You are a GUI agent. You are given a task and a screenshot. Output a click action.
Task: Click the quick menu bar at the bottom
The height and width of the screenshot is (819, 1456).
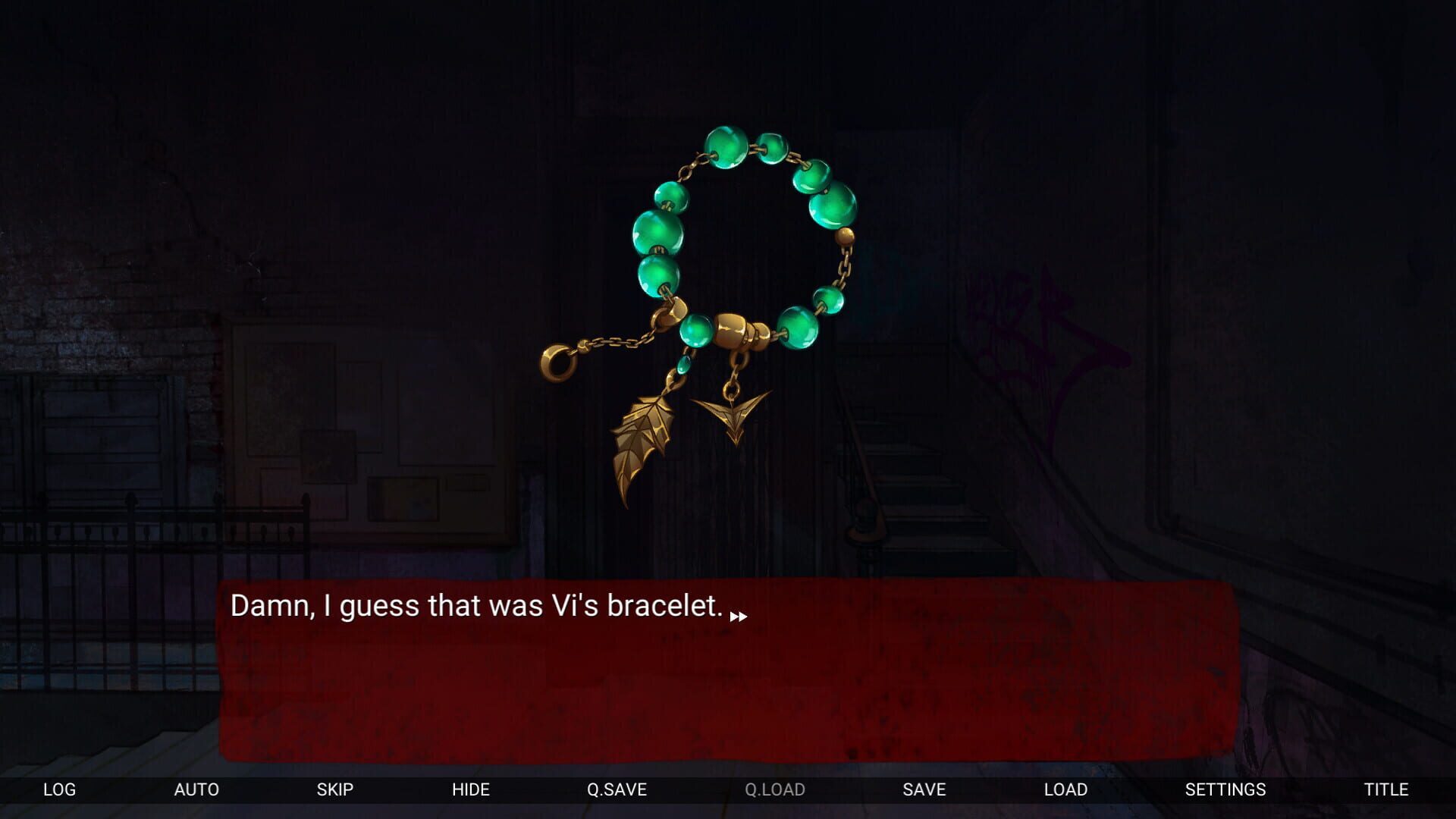click(728, 789)
